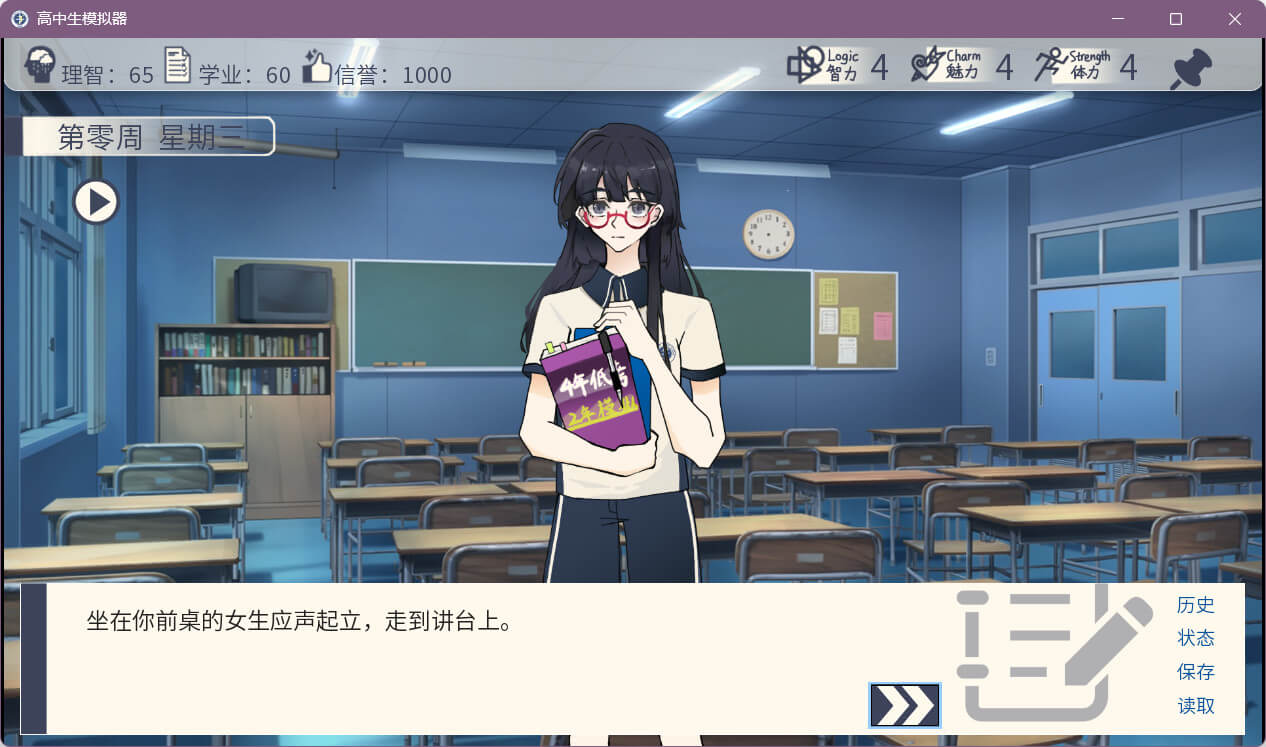Open the 读取 load menu

pyautogui.click(x=1195, y=706)
